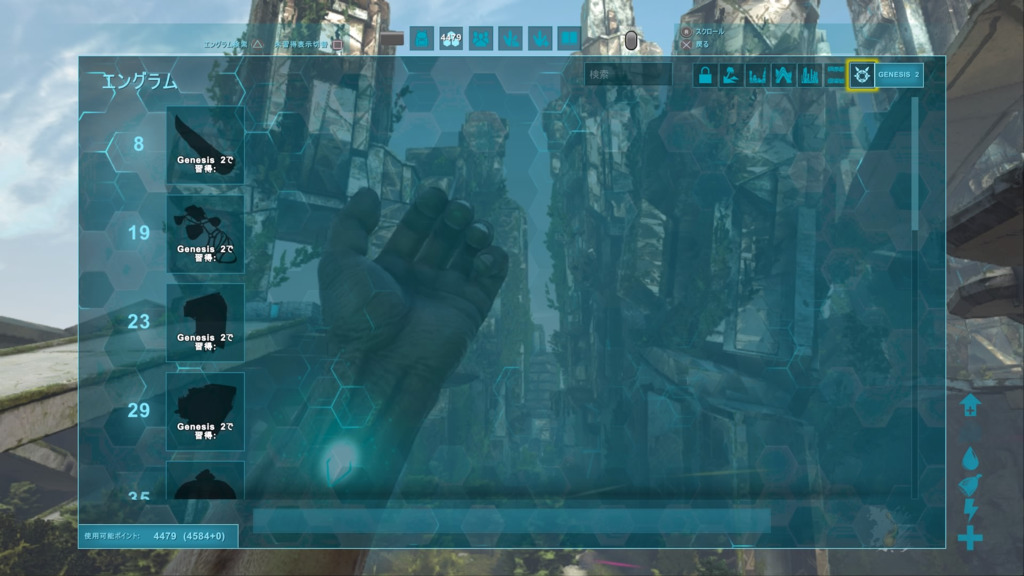Pick the level 19 plant-shaped engram
The height and width of the screenshot is (576, 1024).
coord(205,233)
